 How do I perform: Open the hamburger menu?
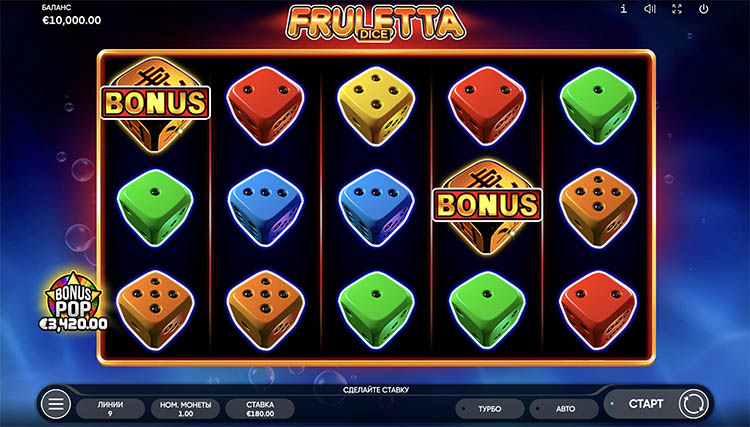(x=56, y=405)
